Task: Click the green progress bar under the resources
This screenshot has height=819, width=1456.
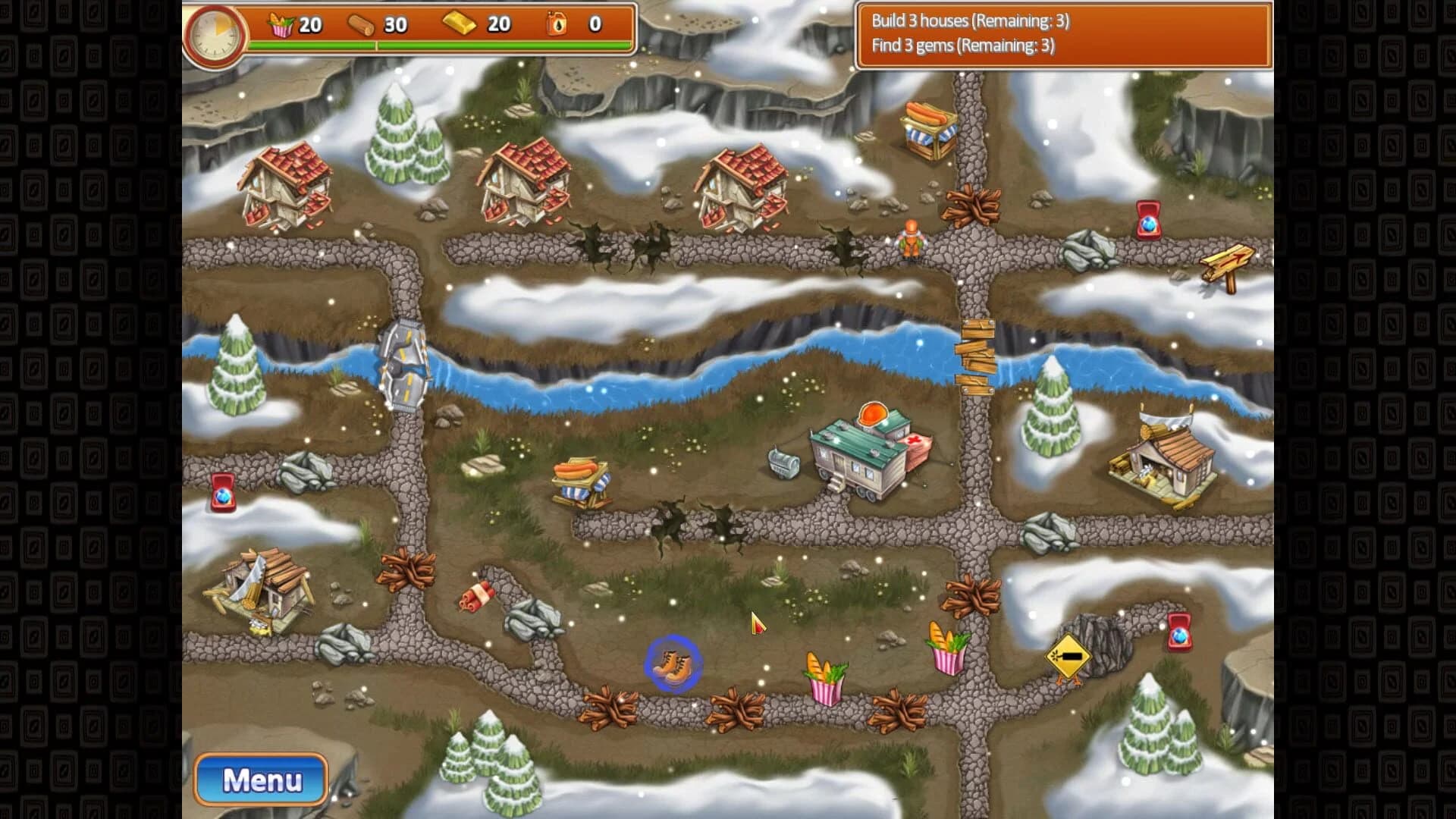Action: 440,46
